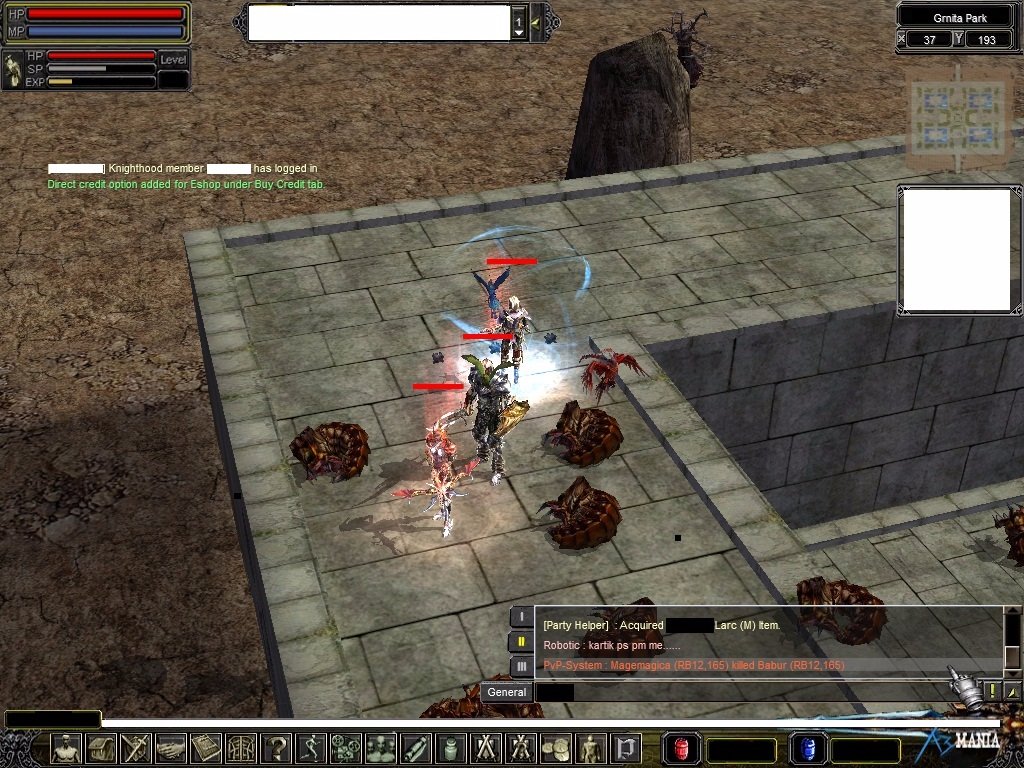Open the character figure icon in toolbar
This screenshot has height=768, width=1024.
pos(66,748)
